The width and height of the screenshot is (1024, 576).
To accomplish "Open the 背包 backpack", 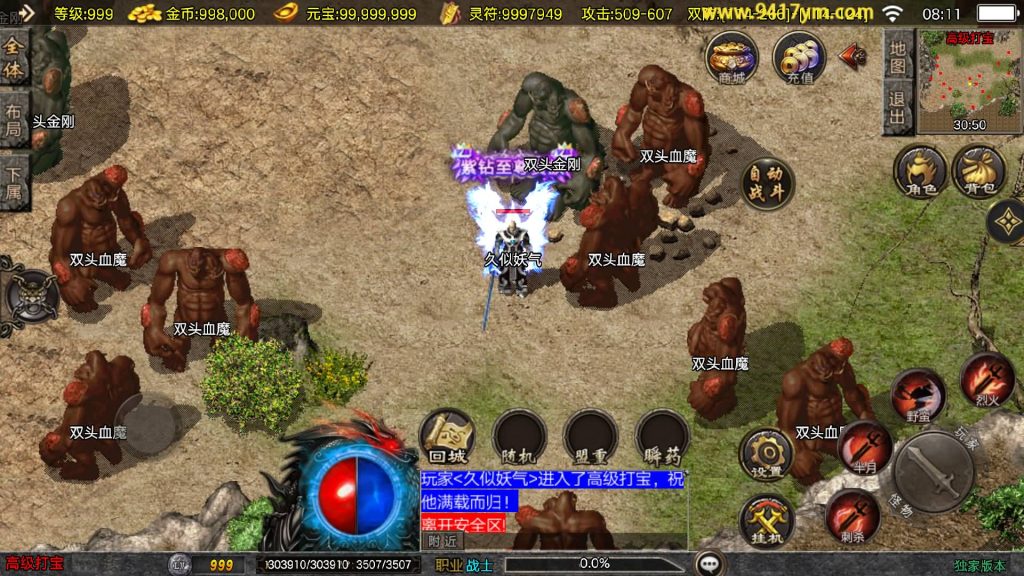I will click(978, 170).
